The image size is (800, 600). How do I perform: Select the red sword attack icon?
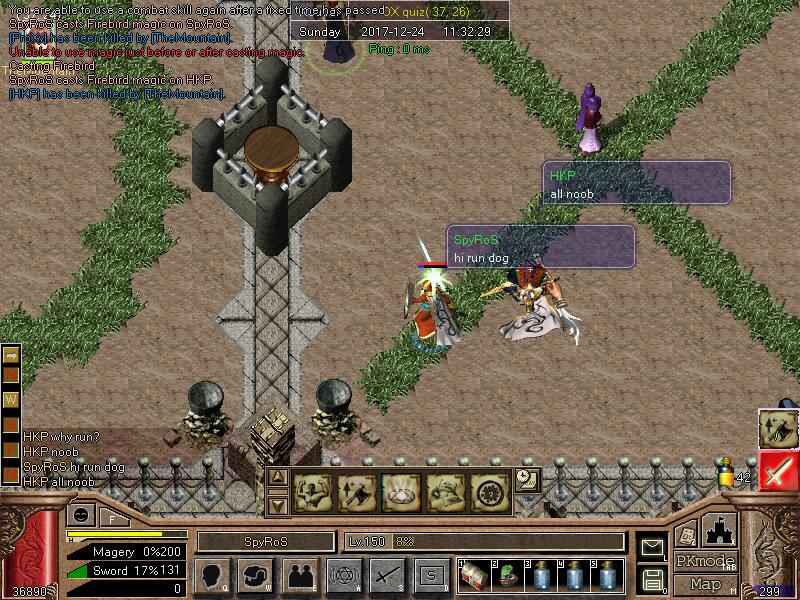(777, 470)
